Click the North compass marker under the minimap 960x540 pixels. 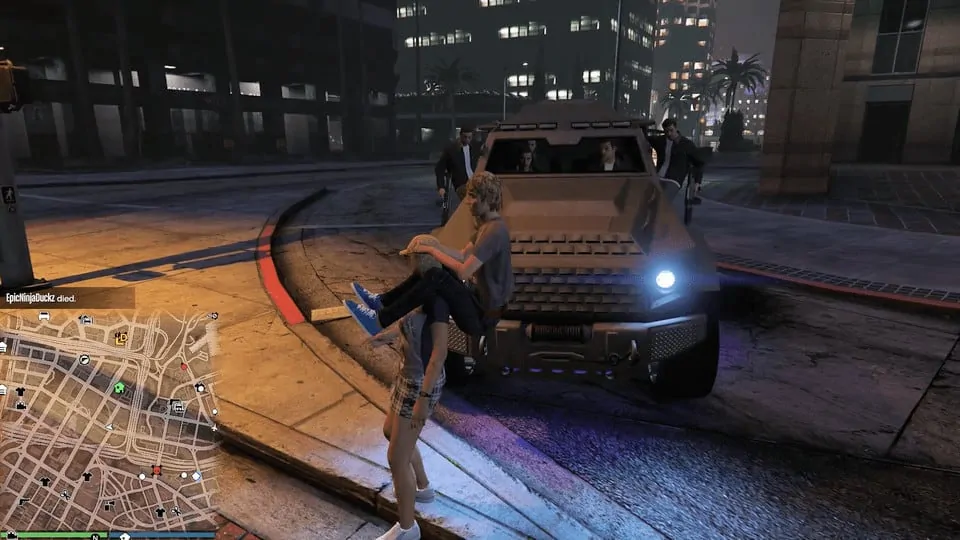[x=93, y=535]
